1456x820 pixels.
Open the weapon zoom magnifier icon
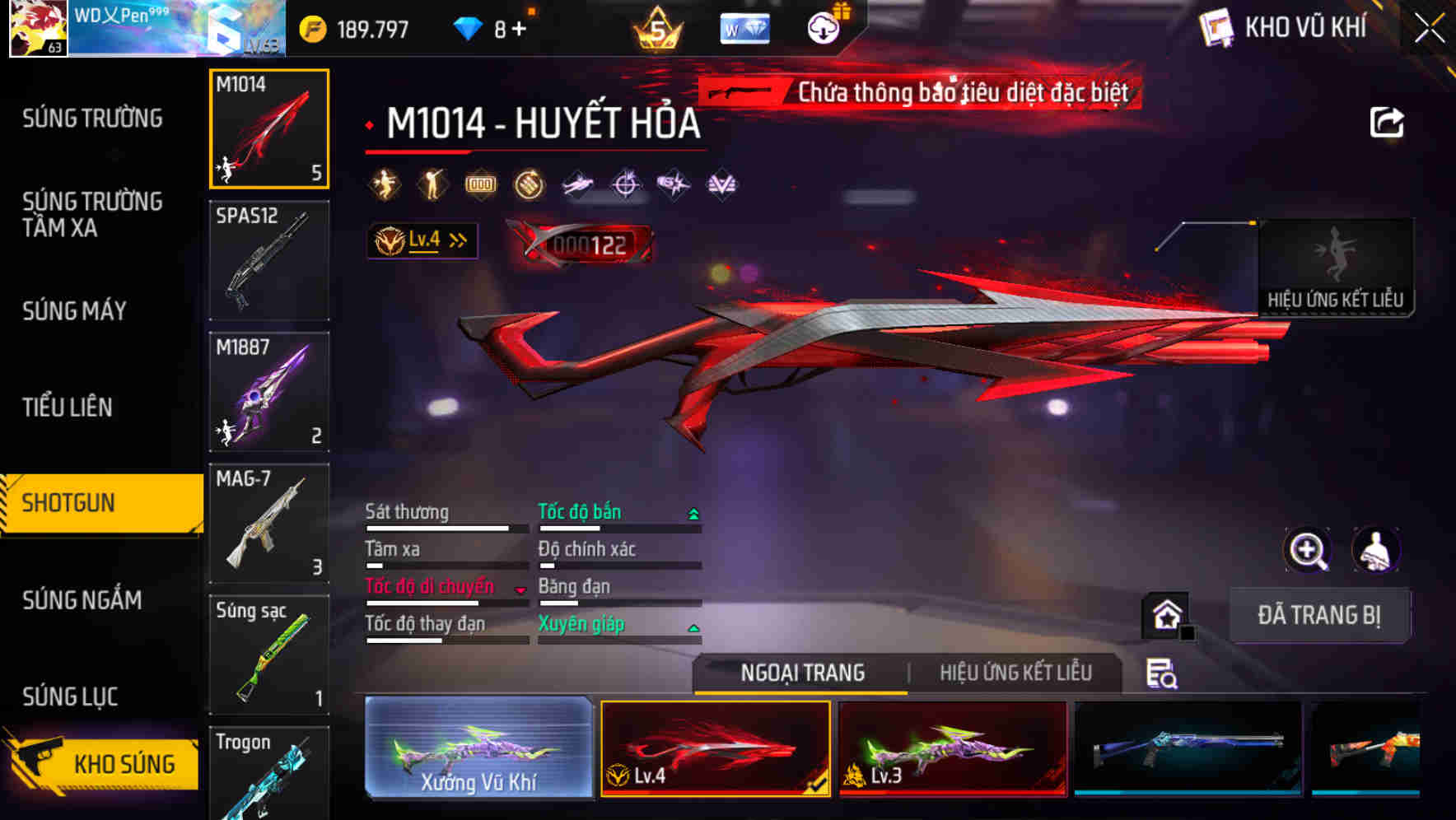pyautogui.click(x=1308, y=550)
